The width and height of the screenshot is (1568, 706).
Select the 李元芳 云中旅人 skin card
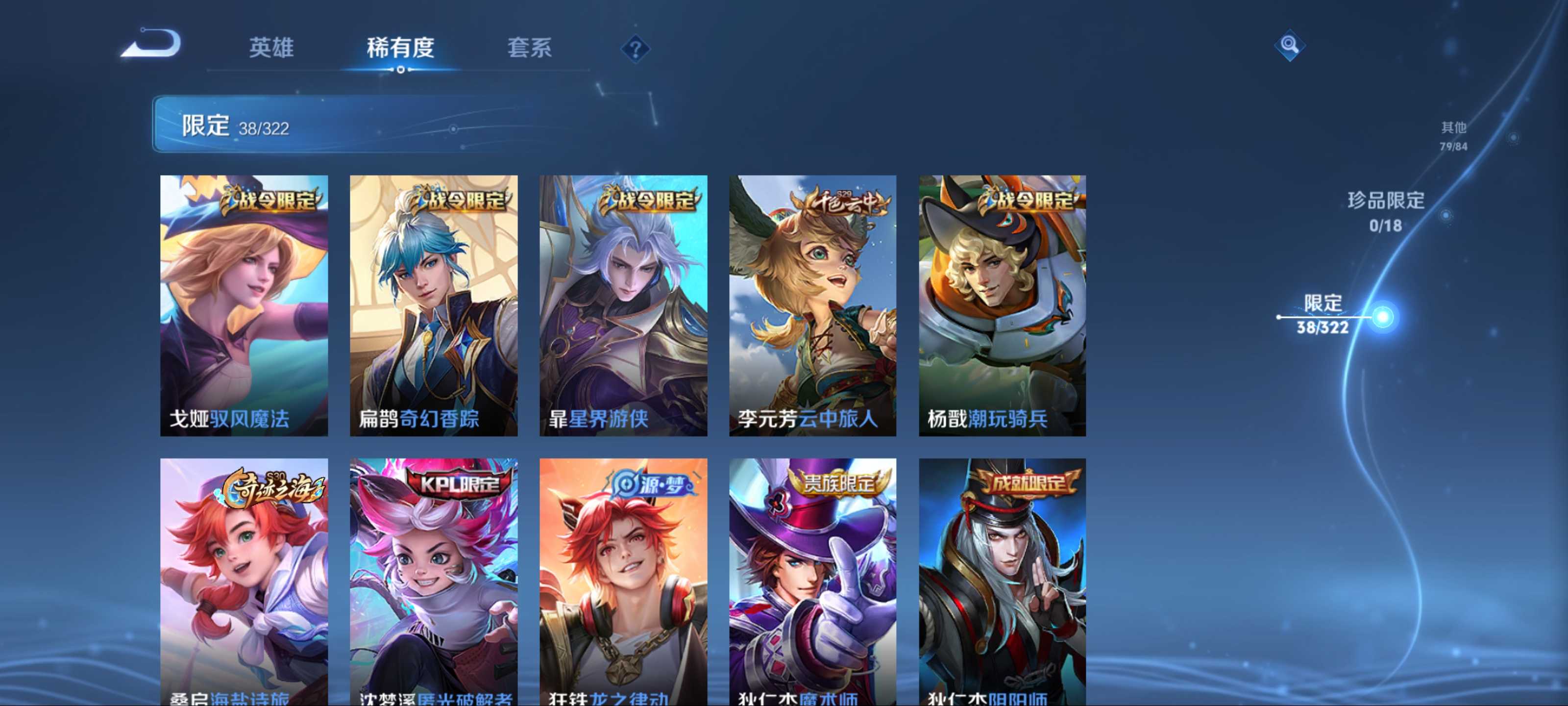click(812, 305)
